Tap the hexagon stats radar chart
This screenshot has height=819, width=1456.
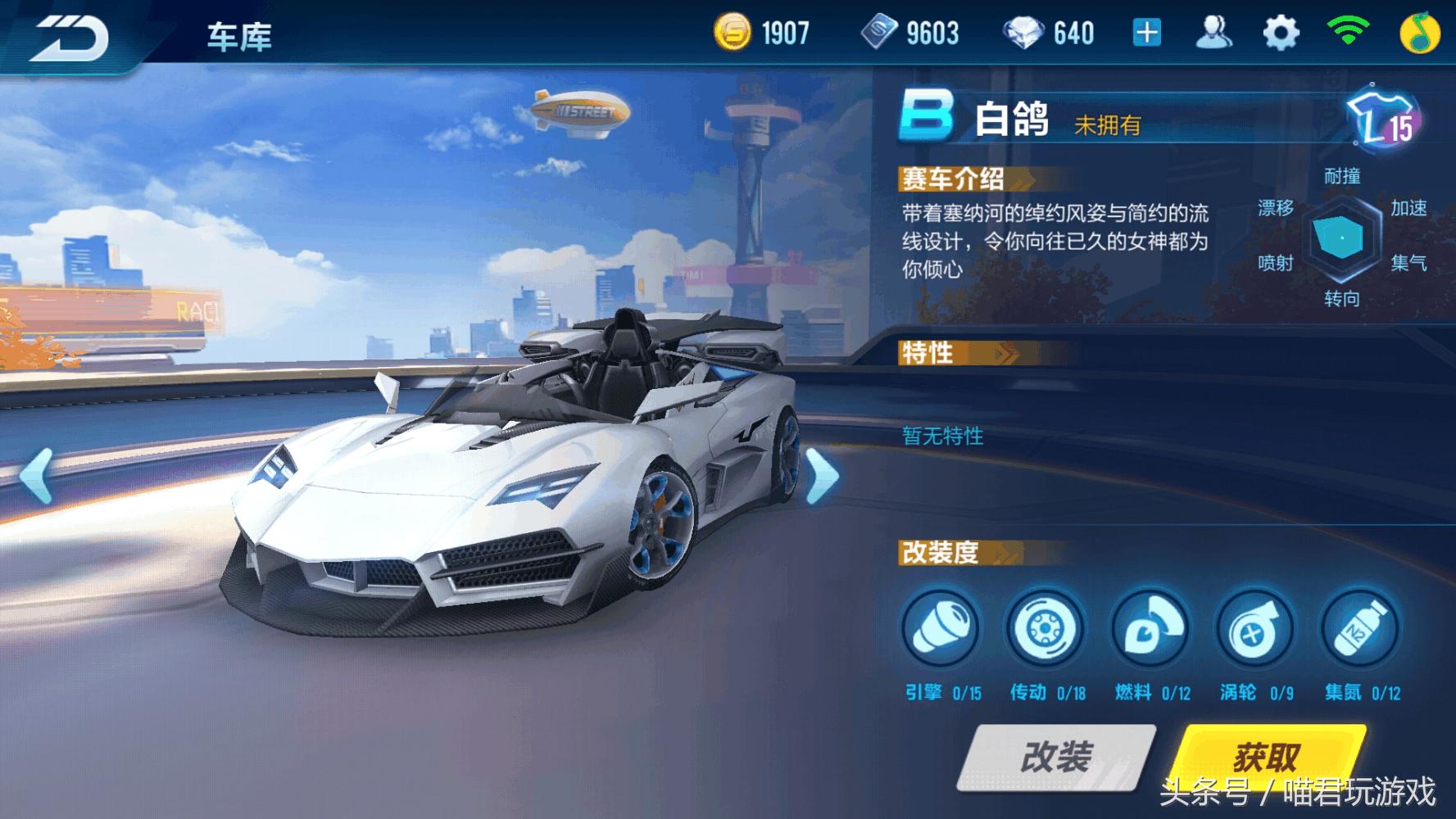click(x=1341, y=238)
